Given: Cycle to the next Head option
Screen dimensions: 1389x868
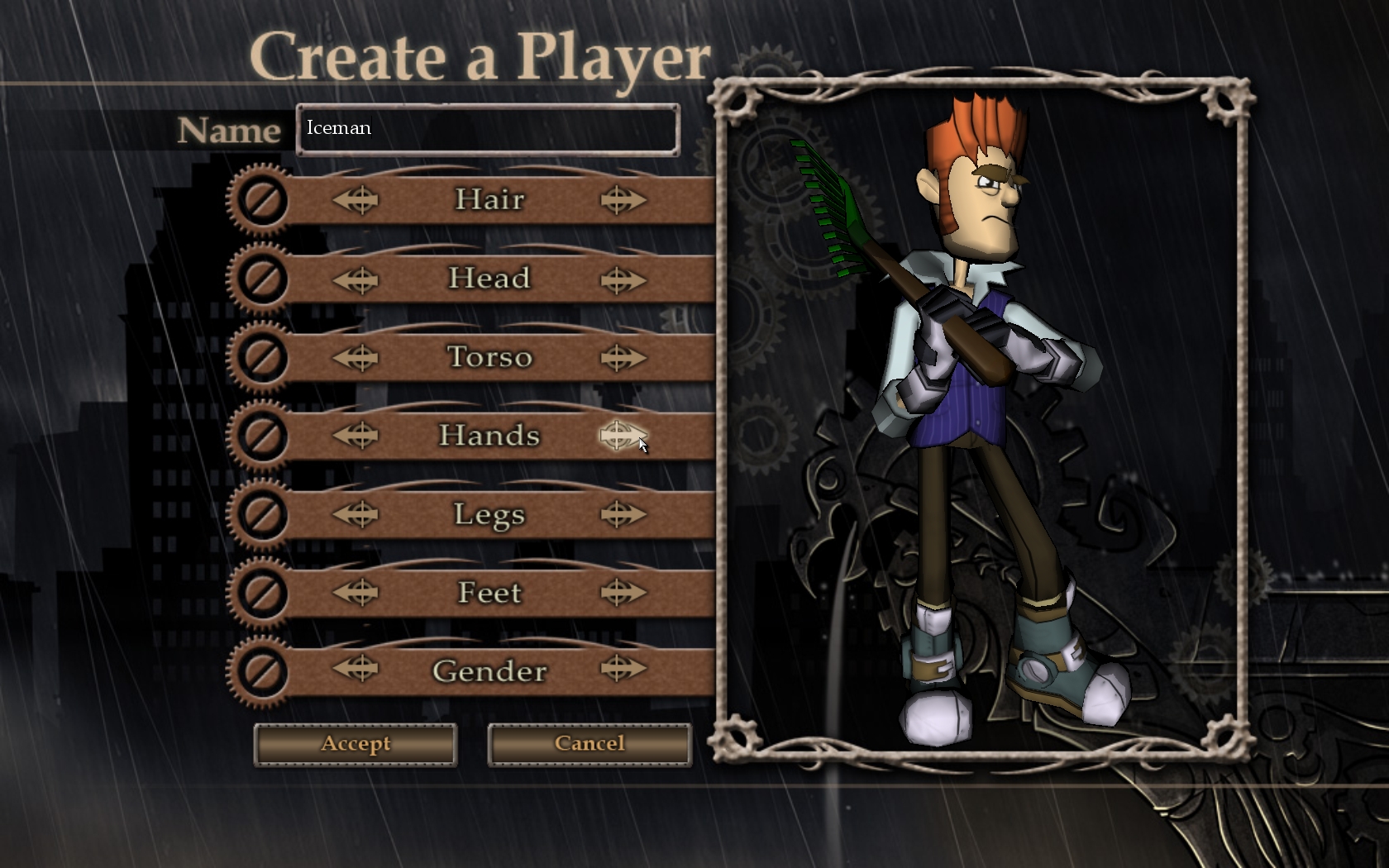Looking at the screenshot, I should click(x=622, y=279).
